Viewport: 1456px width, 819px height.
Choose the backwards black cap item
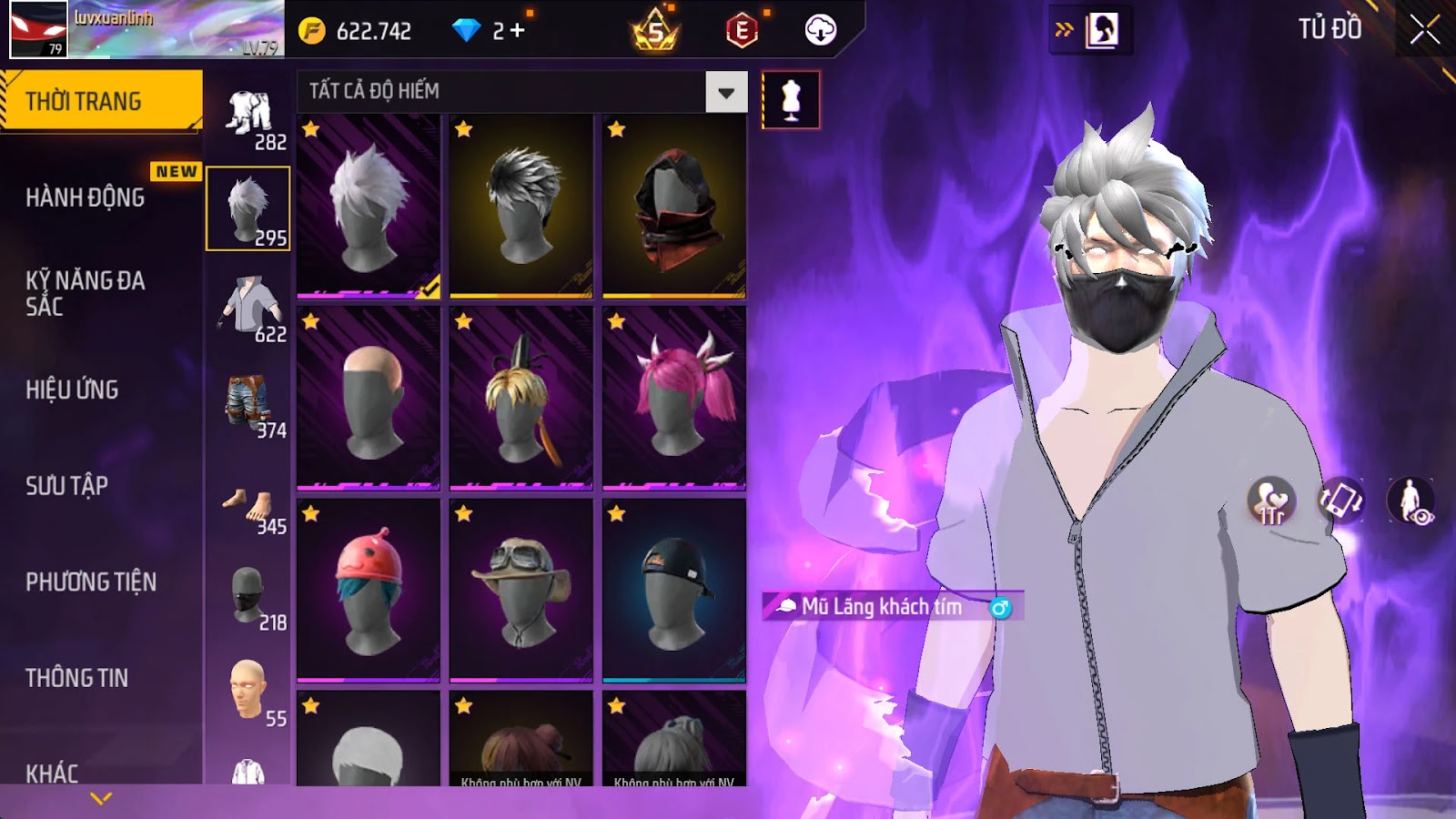[673, 591]
